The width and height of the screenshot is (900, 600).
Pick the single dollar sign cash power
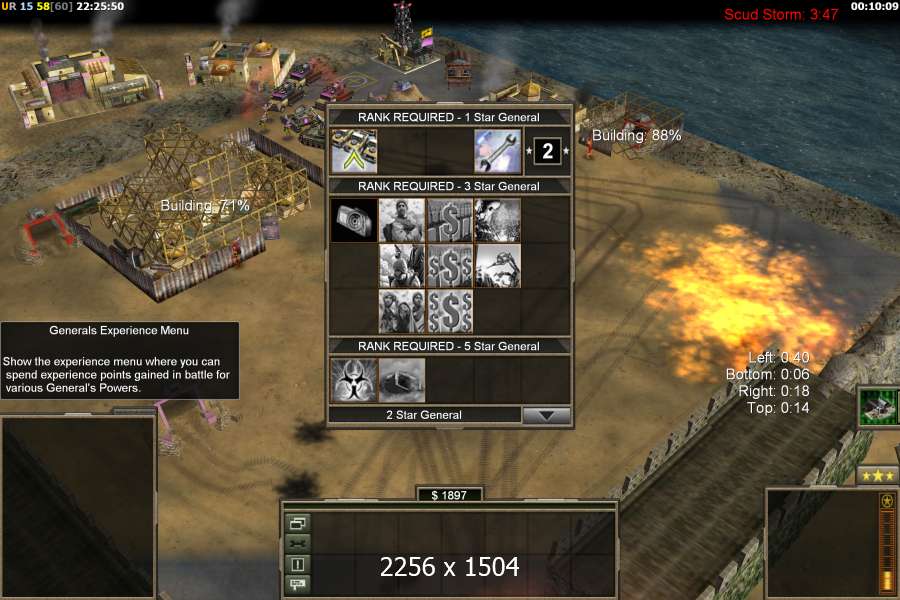(x=450, y=219)
